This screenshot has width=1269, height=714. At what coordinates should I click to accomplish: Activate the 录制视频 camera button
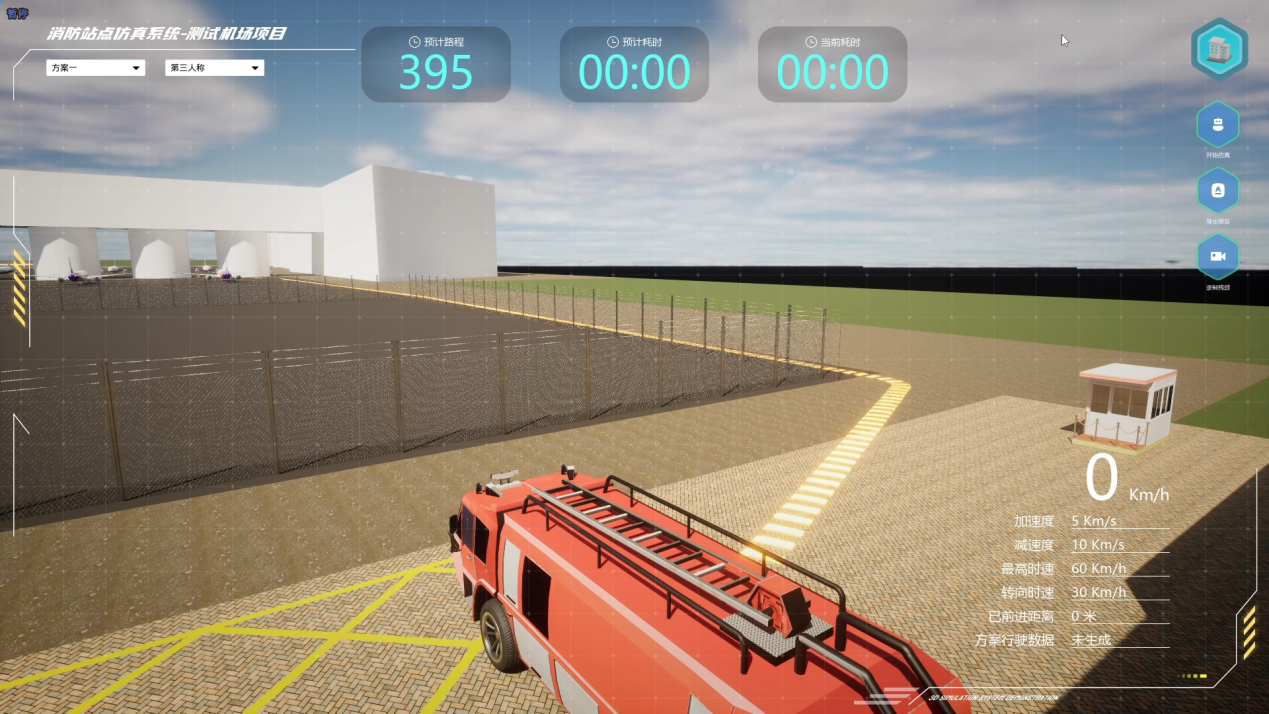[1218, 256]
